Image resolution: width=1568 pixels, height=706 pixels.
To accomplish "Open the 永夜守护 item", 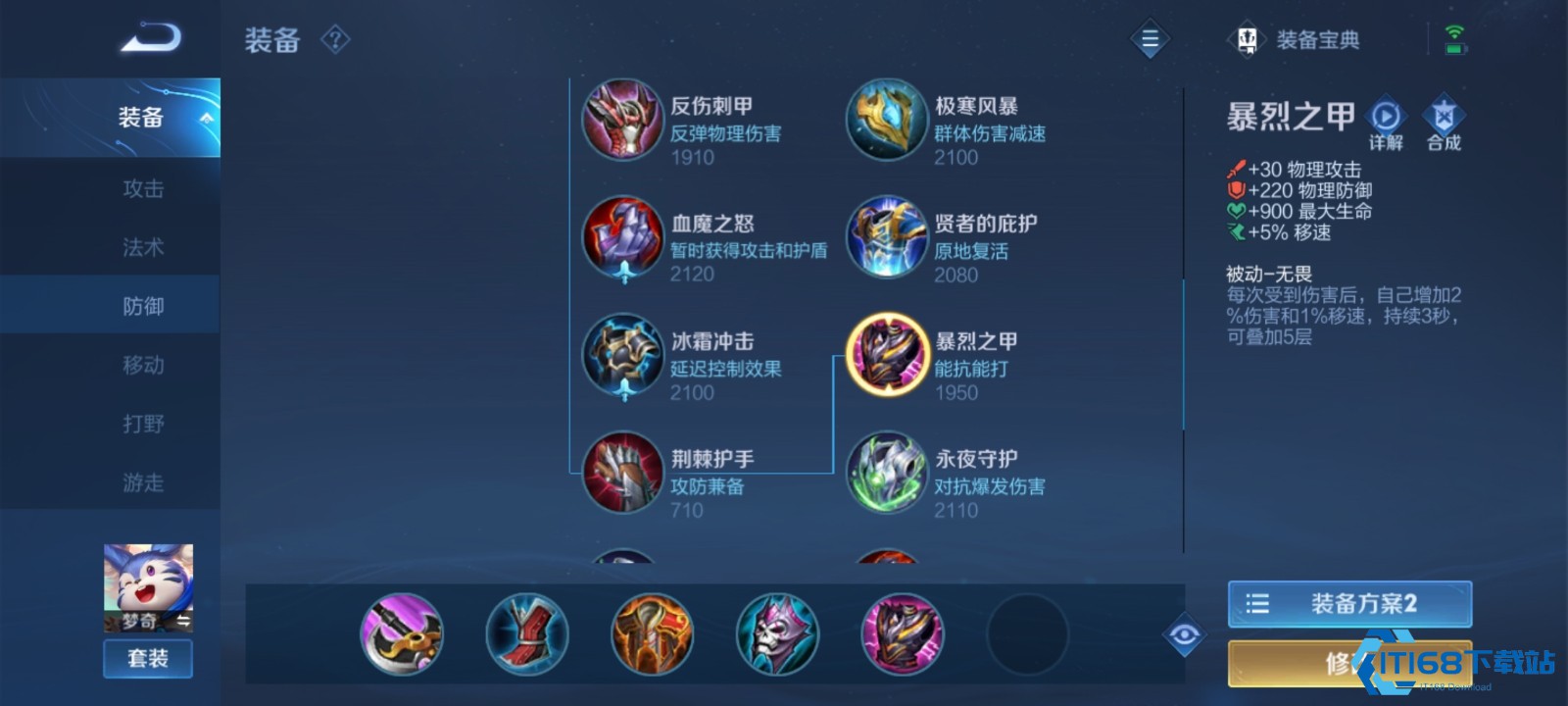I will (x=886, y=474).
